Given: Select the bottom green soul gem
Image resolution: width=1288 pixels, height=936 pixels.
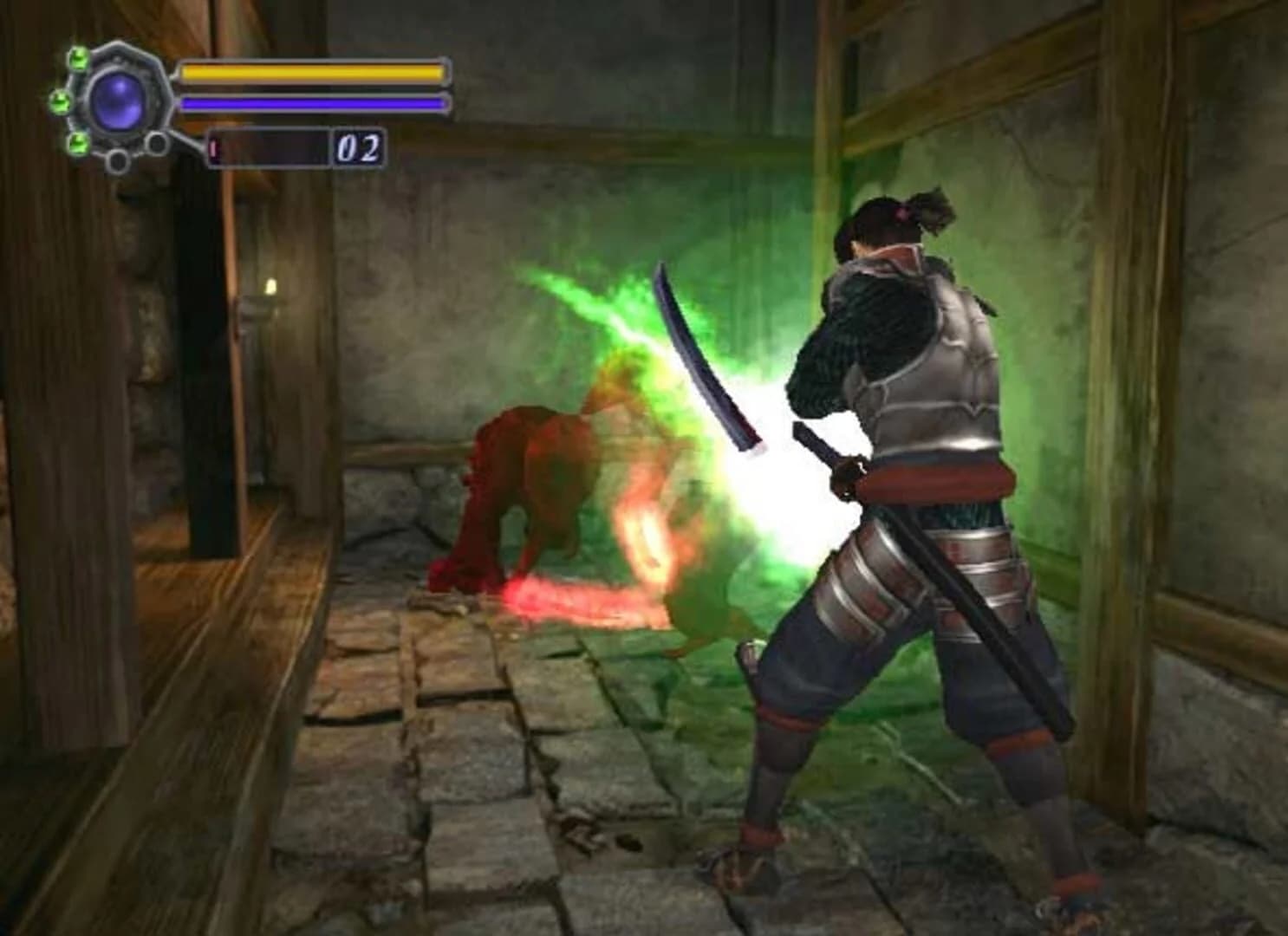Looking at the screenshot, I should (x=78, y=146).
